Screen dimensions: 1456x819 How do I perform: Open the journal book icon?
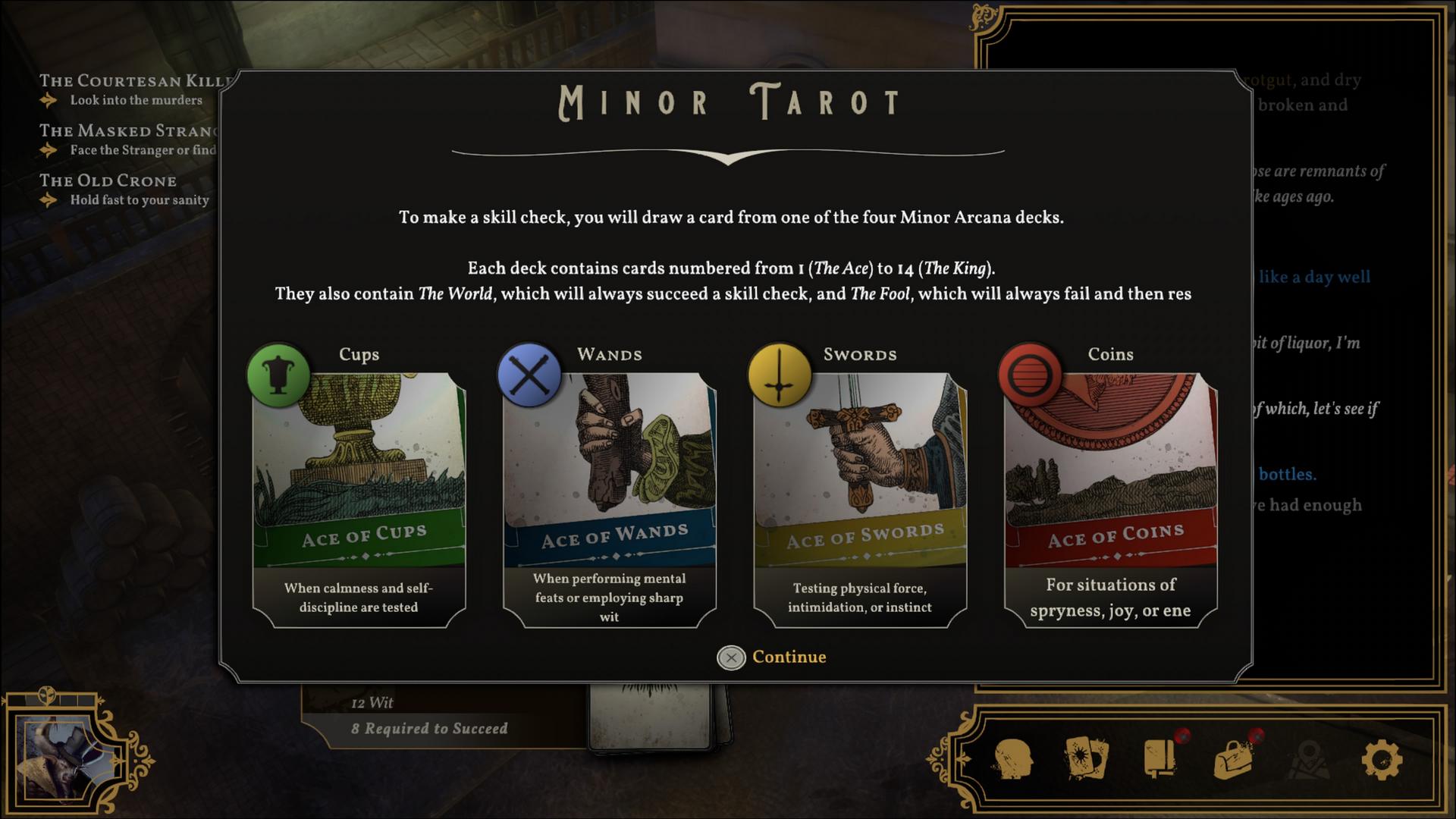coord(1160,759)
